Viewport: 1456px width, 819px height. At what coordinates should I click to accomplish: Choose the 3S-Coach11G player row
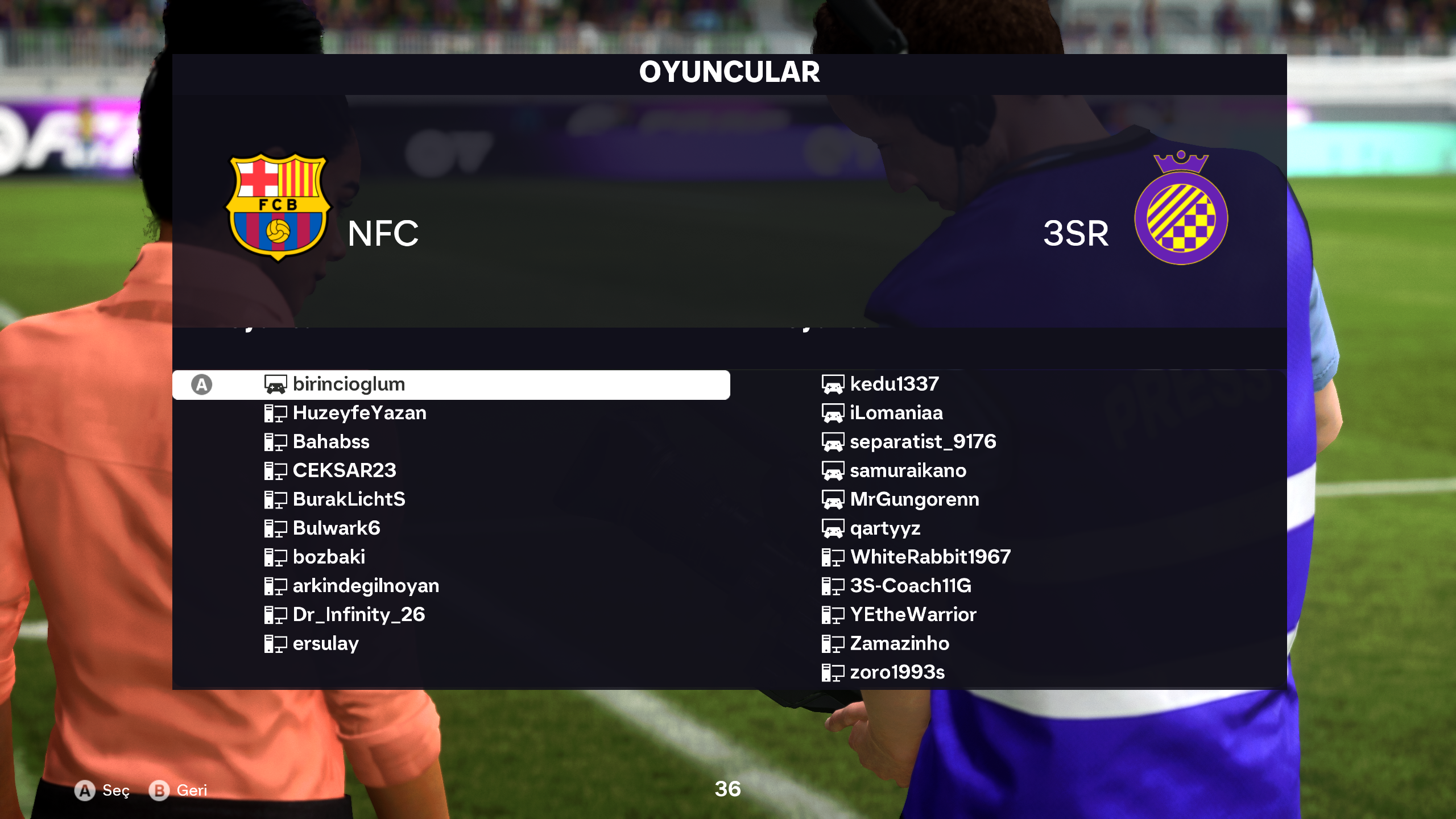tap(911, 586)
